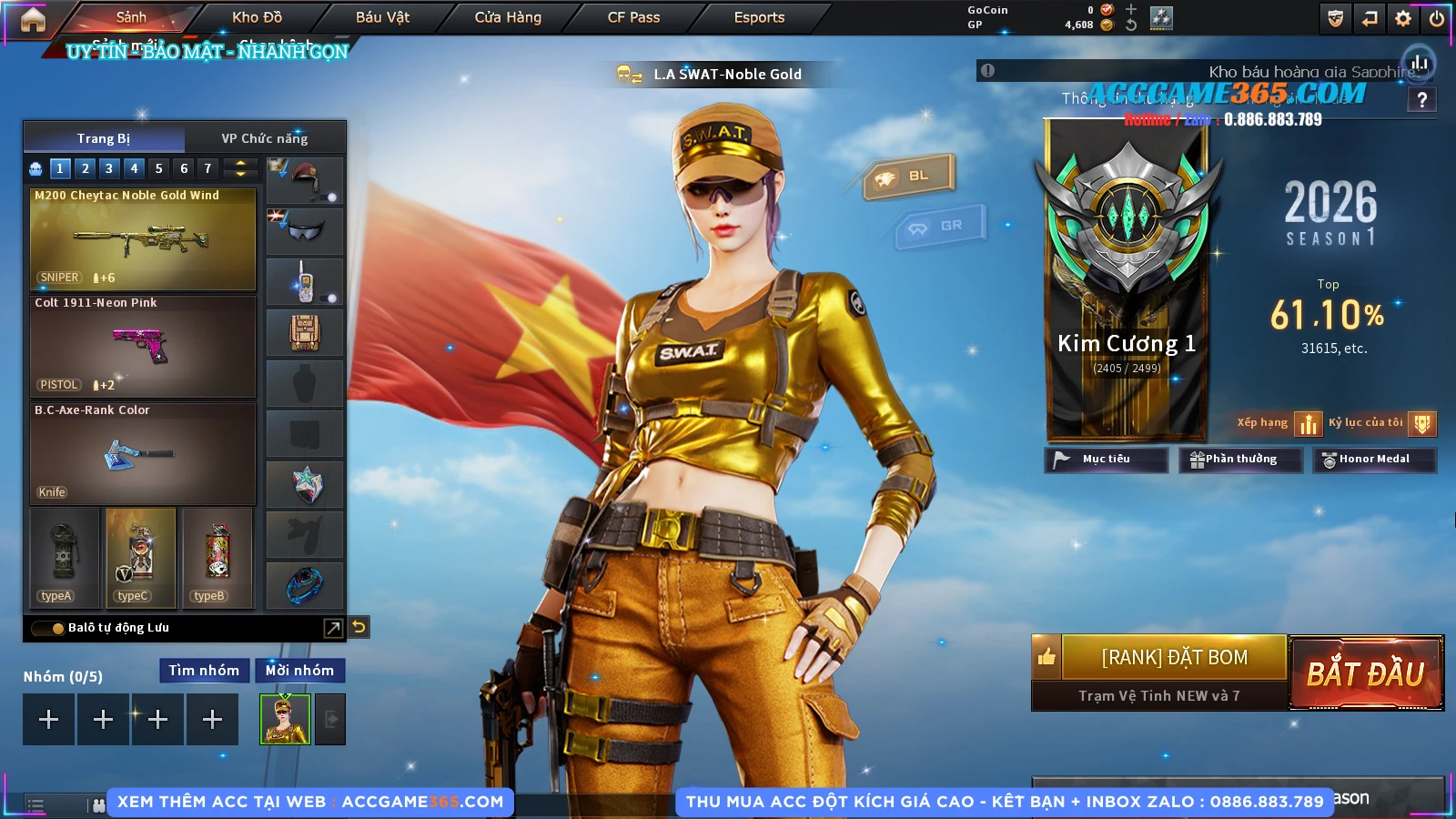Click the Tìm nhóm button

[204, 671]
